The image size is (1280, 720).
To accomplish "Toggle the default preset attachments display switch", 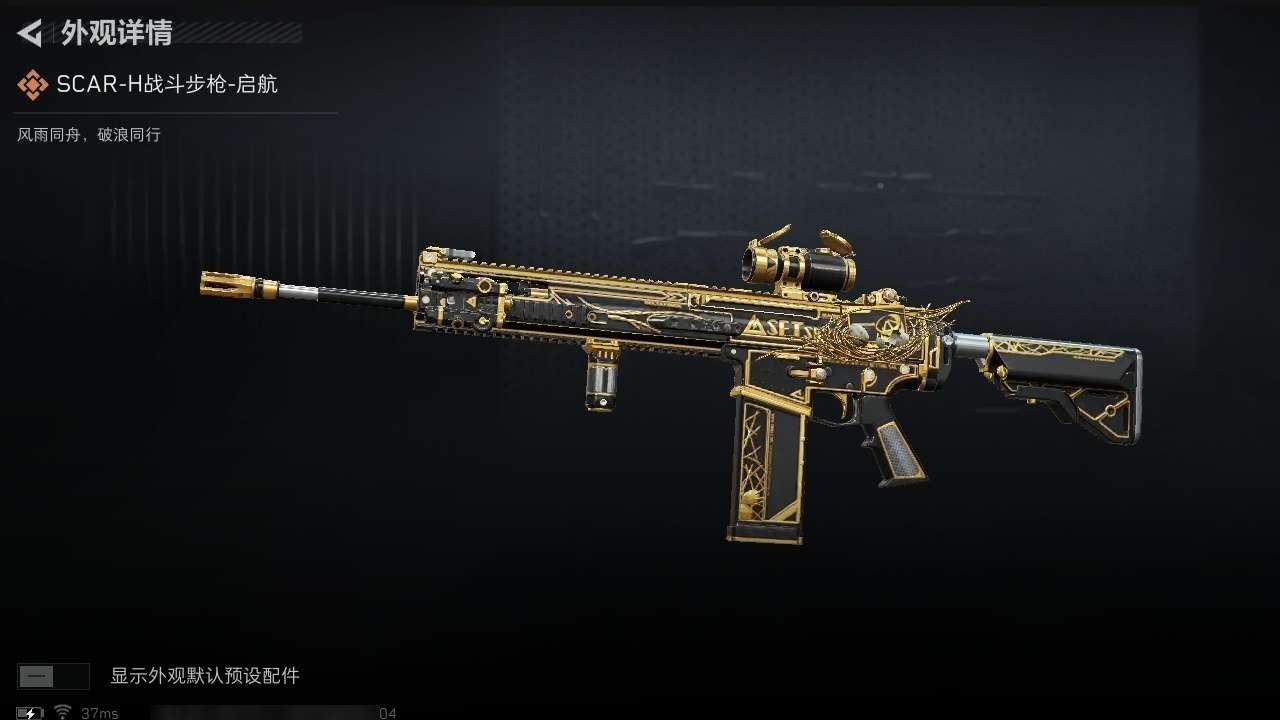I will click(53, 676).
